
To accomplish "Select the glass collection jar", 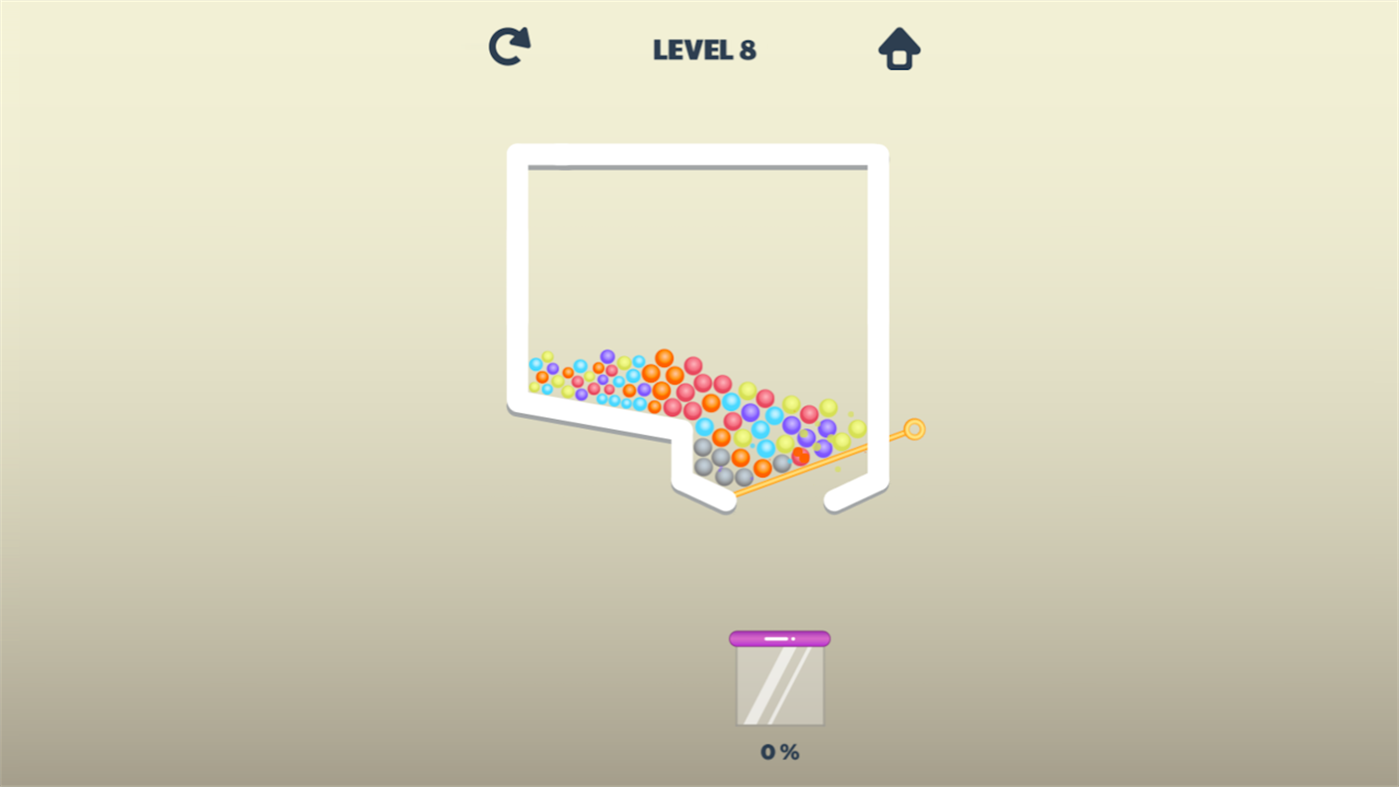I will coord(779,685).
